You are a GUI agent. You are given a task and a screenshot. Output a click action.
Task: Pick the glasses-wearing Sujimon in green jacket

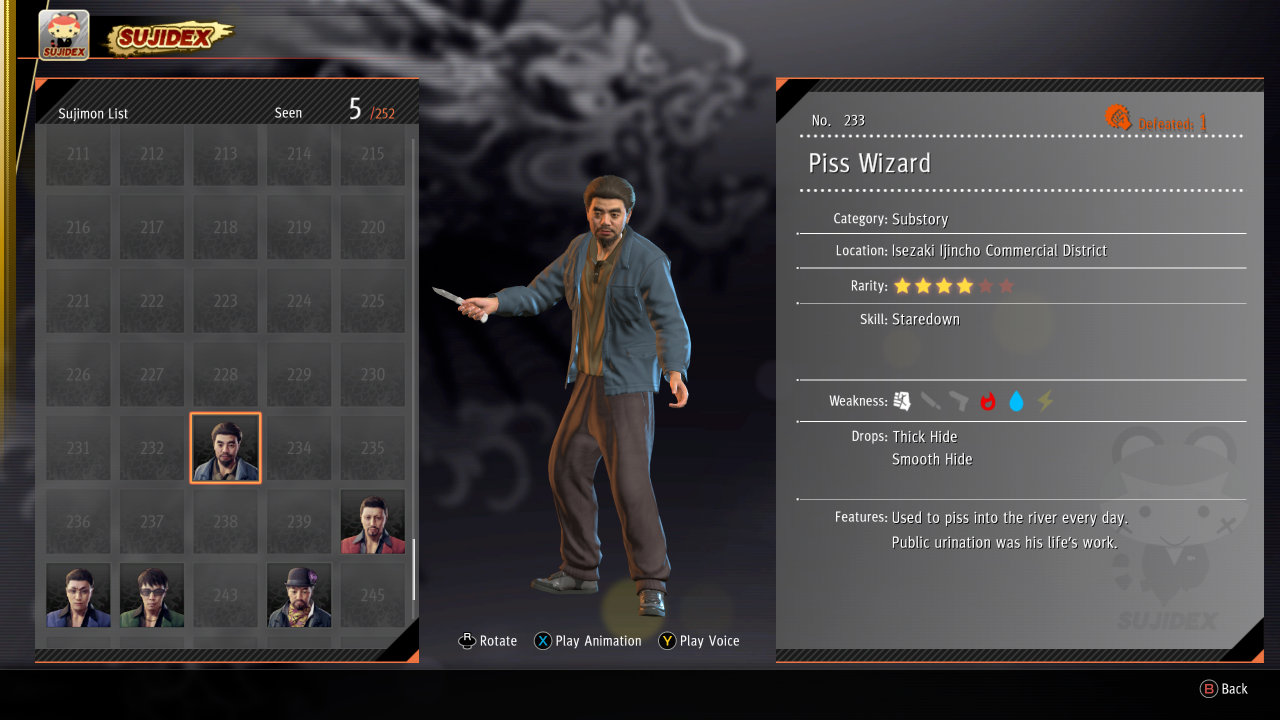click(152, 595)
